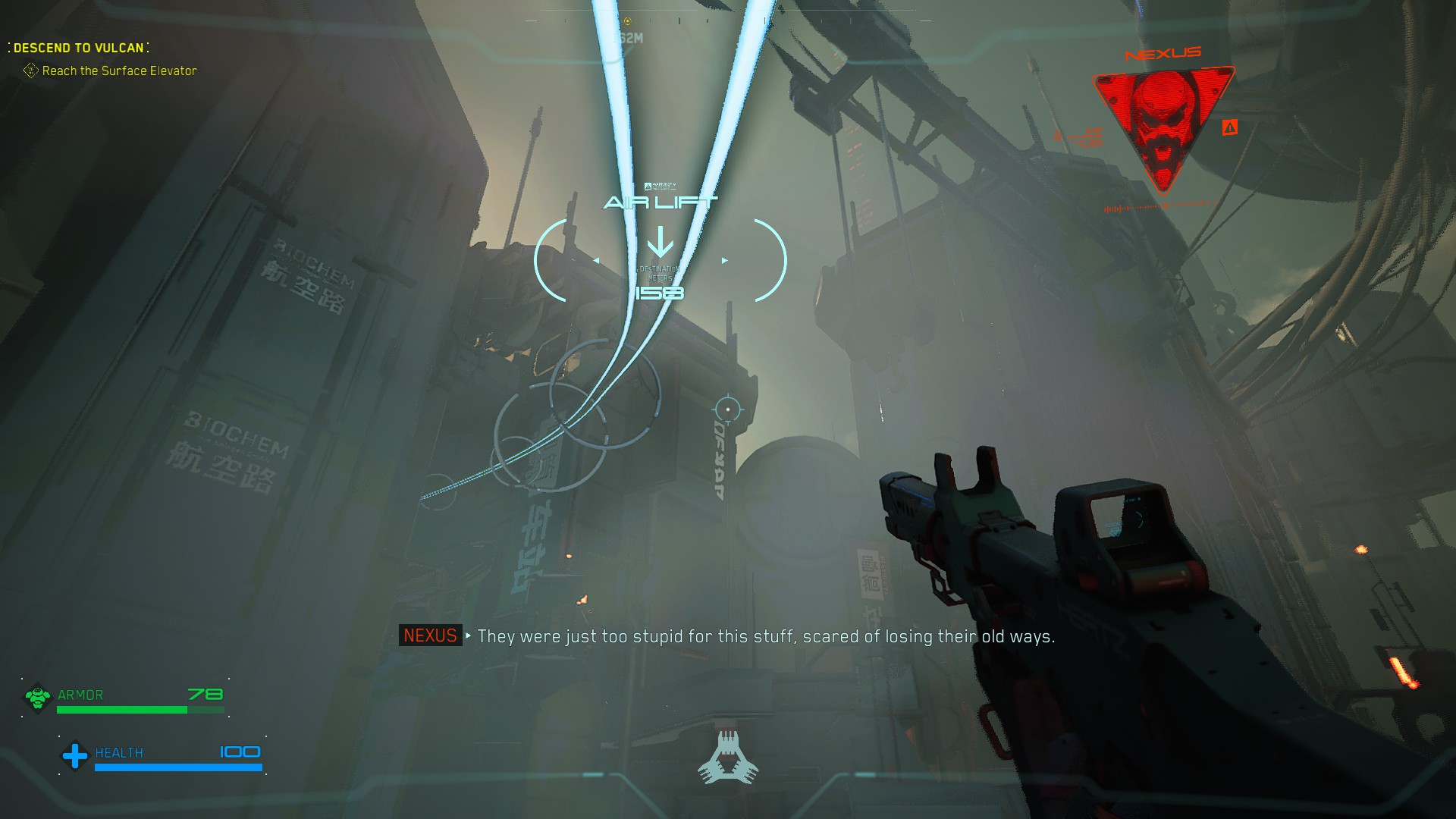1456x819 pixels.
Task: Select the Descend to Vulcan objective tracker
Action: pyautogui.click(x=78, y=48)
